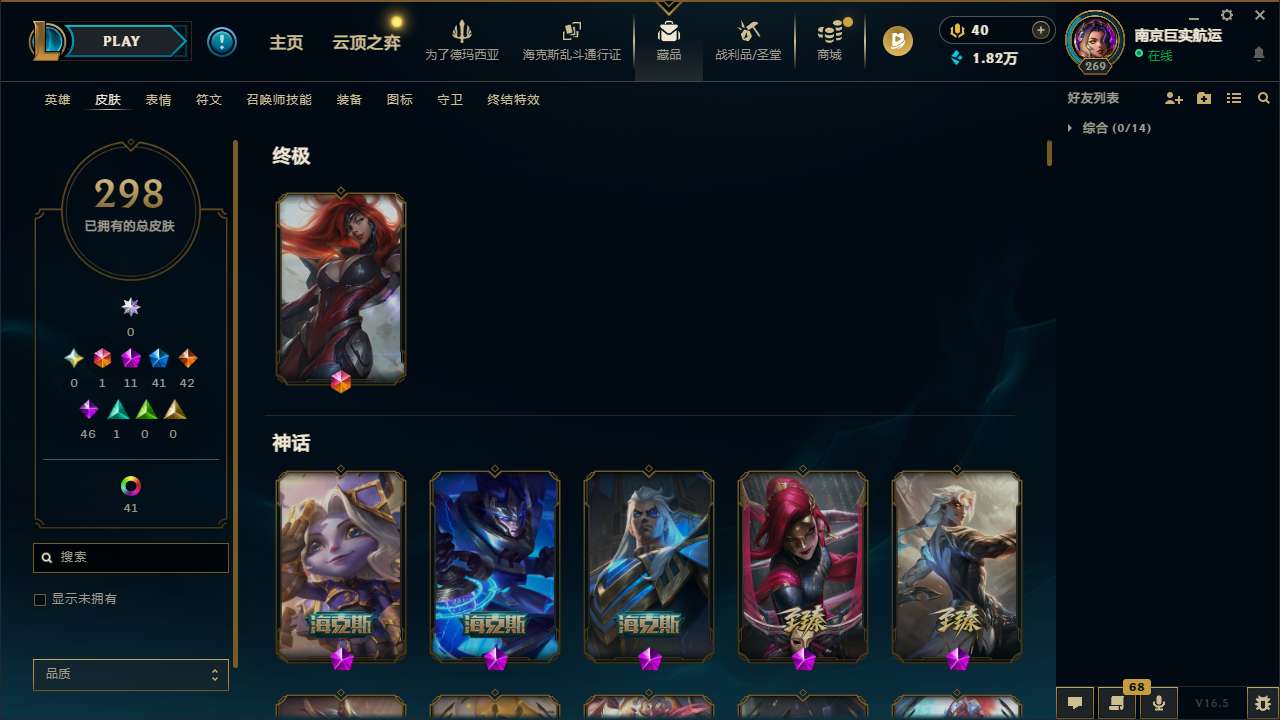Enable the 显示未拥有 checkbox
The height and width of the screenshot is (720, 1280).
click(x=40, y=599)
